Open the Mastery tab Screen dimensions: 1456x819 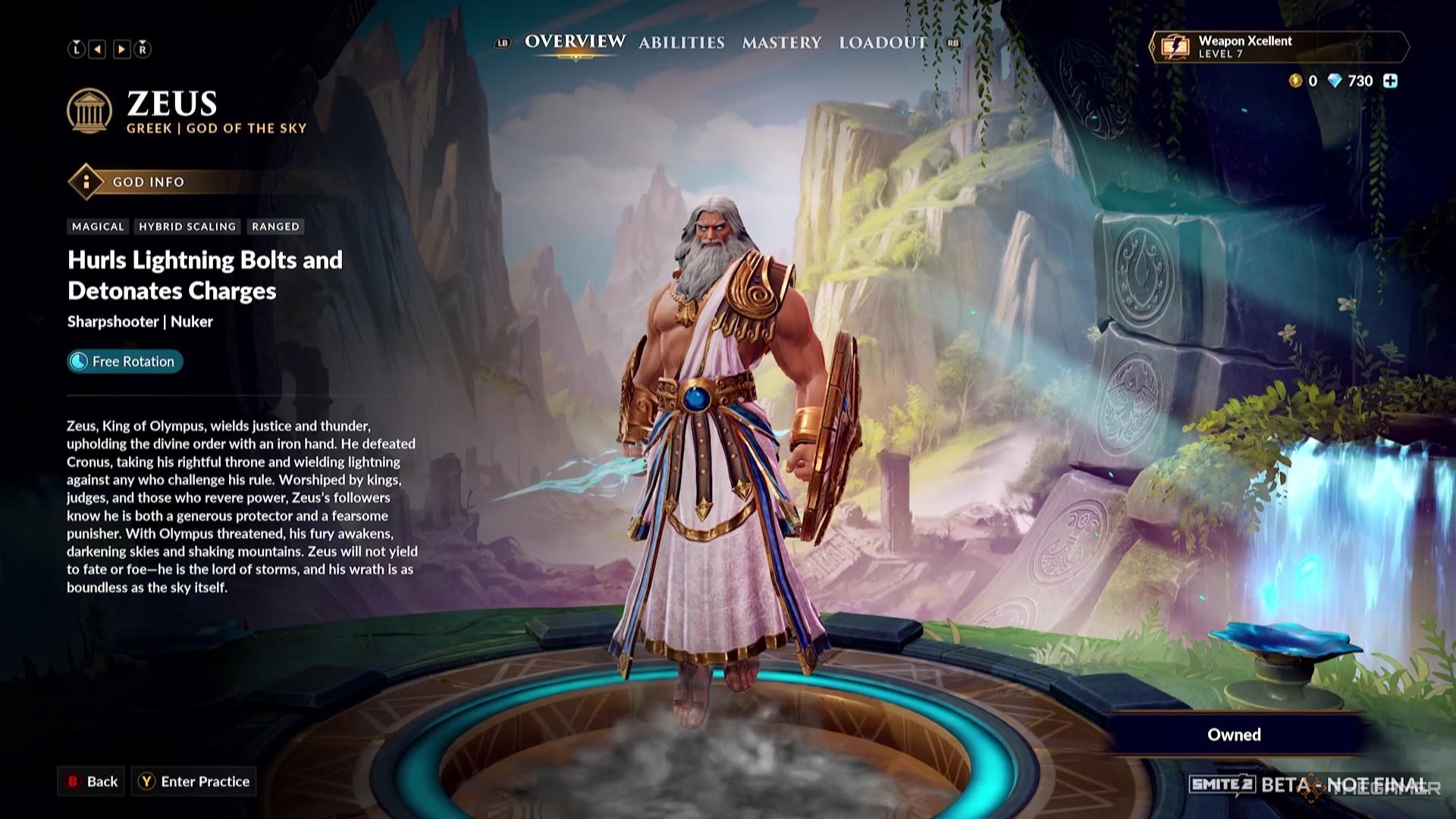782,43
